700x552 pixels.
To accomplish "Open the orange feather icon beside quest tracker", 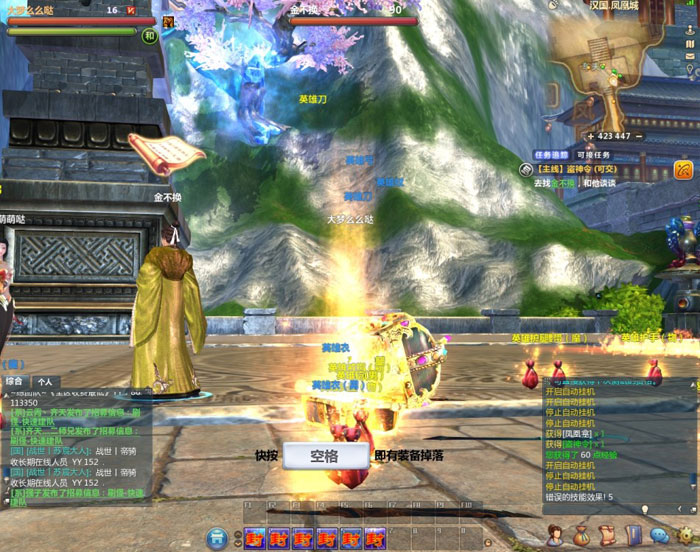I will [x=684, y=169].
